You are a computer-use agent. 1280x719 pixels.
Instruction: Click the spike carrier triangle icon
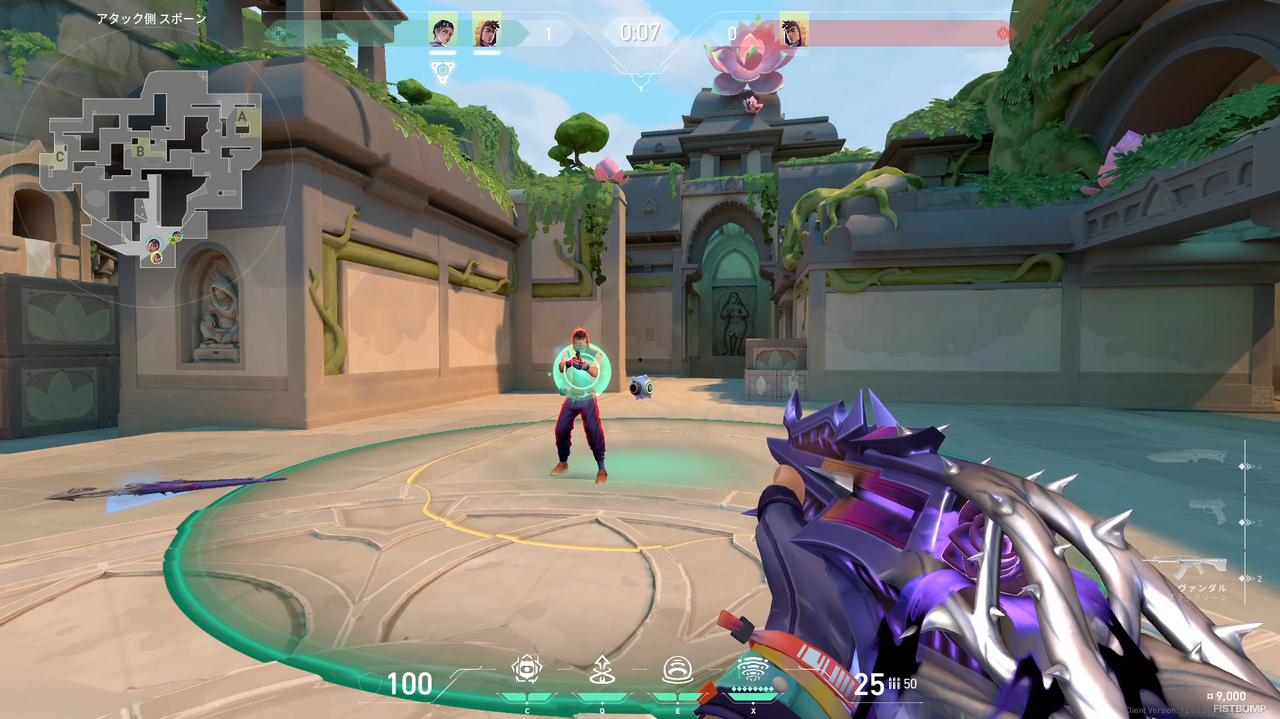click(443, 70)
